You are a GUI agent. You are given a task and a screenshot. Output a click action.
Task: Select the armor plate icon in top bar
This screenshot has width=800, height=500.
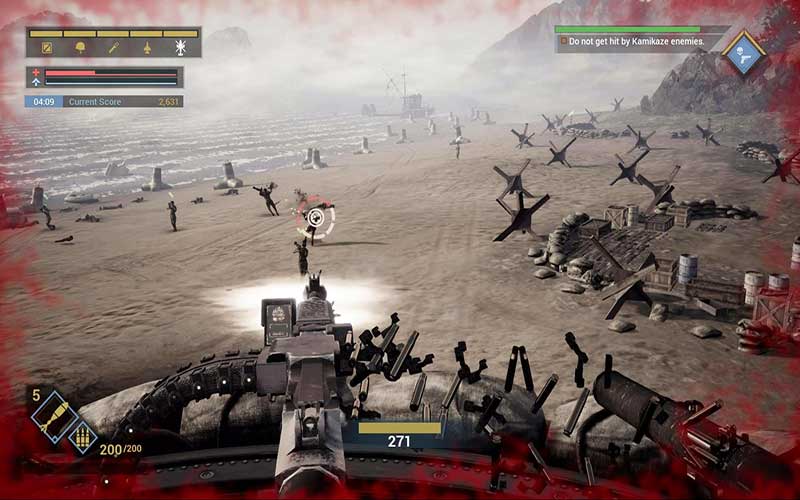click(46, 47)
